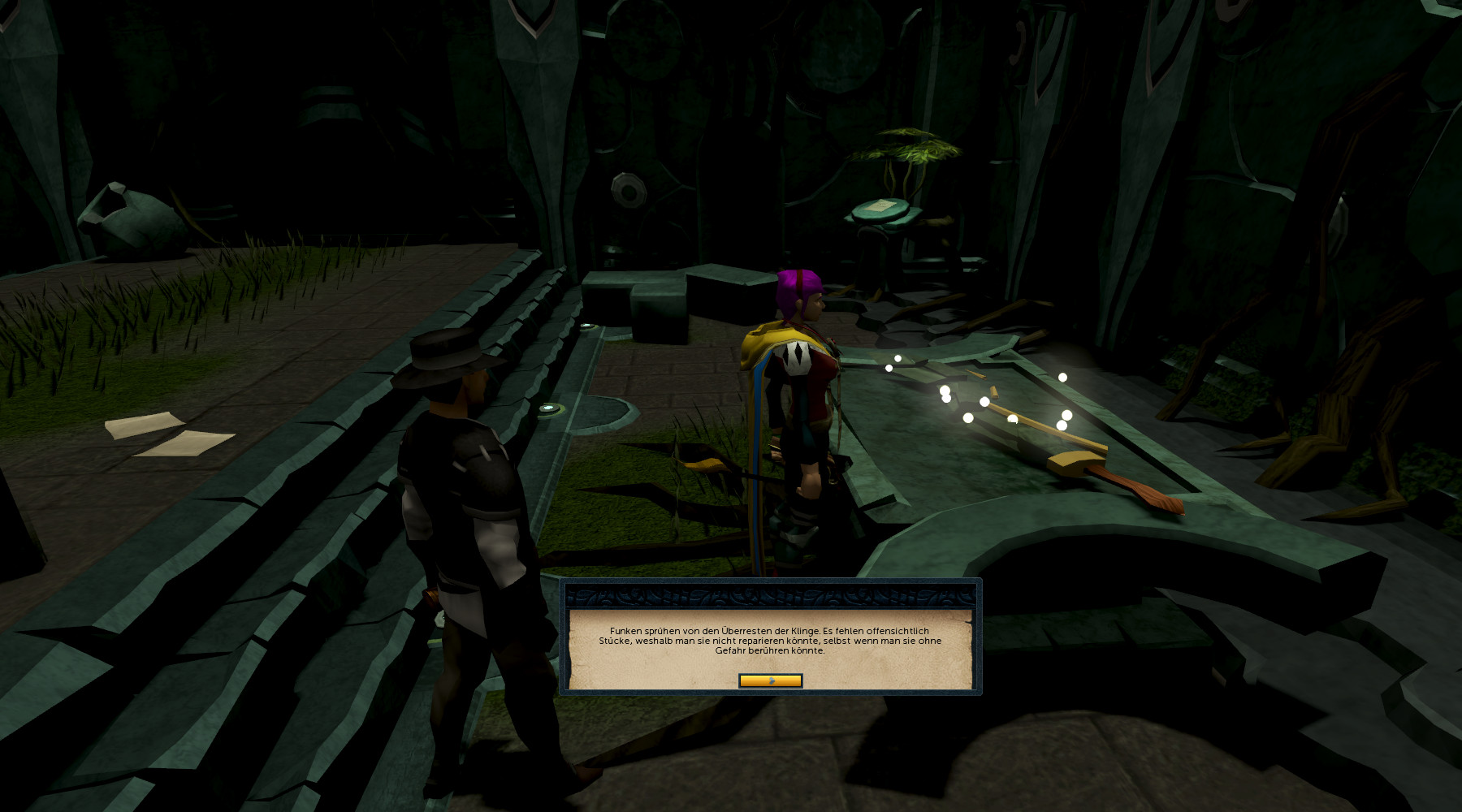
Task: Continue the dialogue with the yellow button
Action: coord(770,680)
